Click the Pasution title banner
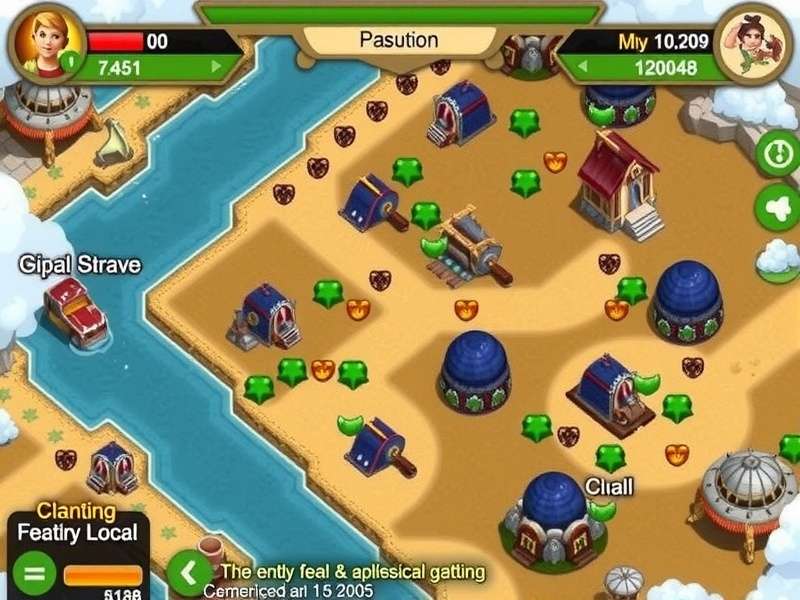The width and height of the screenshot is (800, 600). [398, 40]
